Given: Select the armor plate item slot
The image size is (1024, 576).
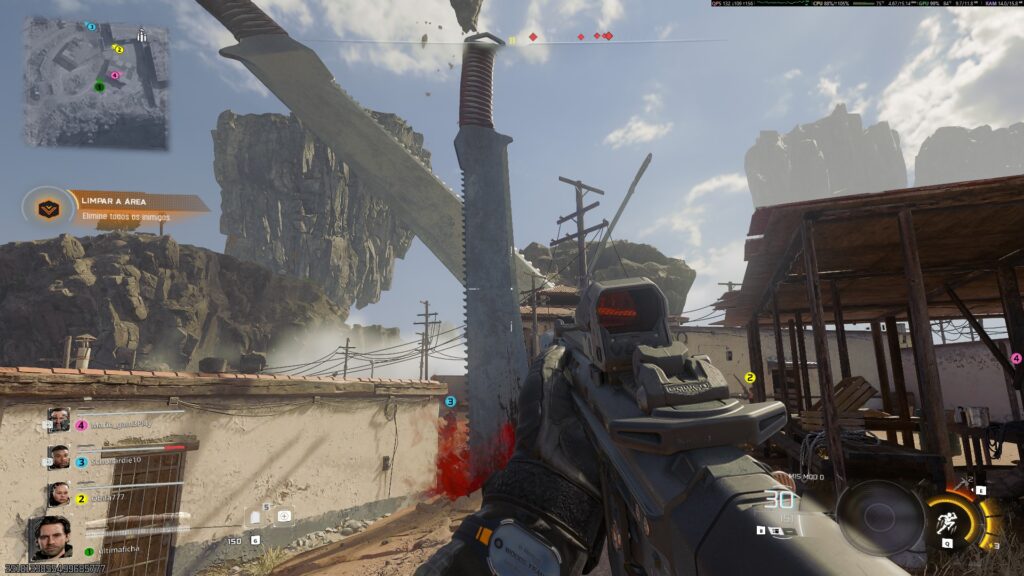Looking at the screenshot, I should [256, 516].
